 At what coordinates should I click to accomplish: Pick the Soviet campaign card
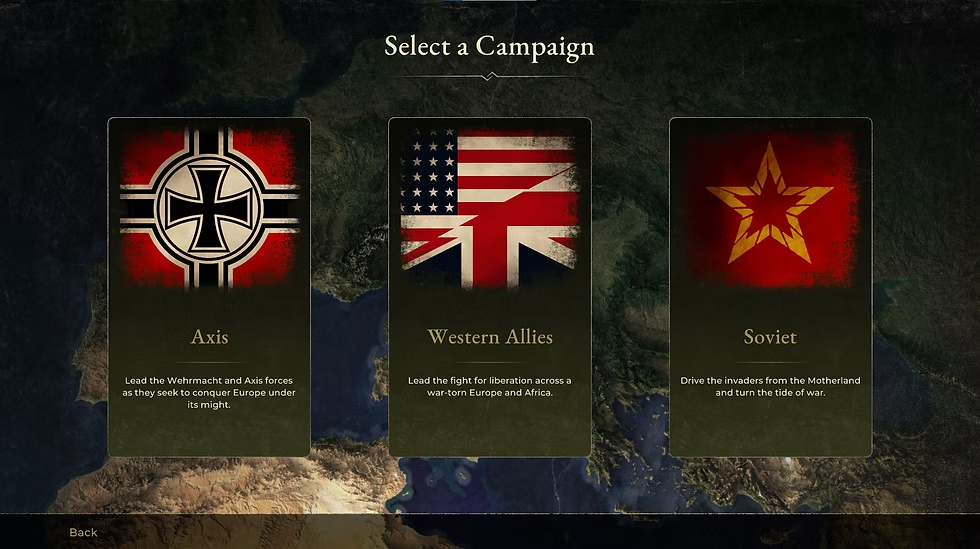770,287
